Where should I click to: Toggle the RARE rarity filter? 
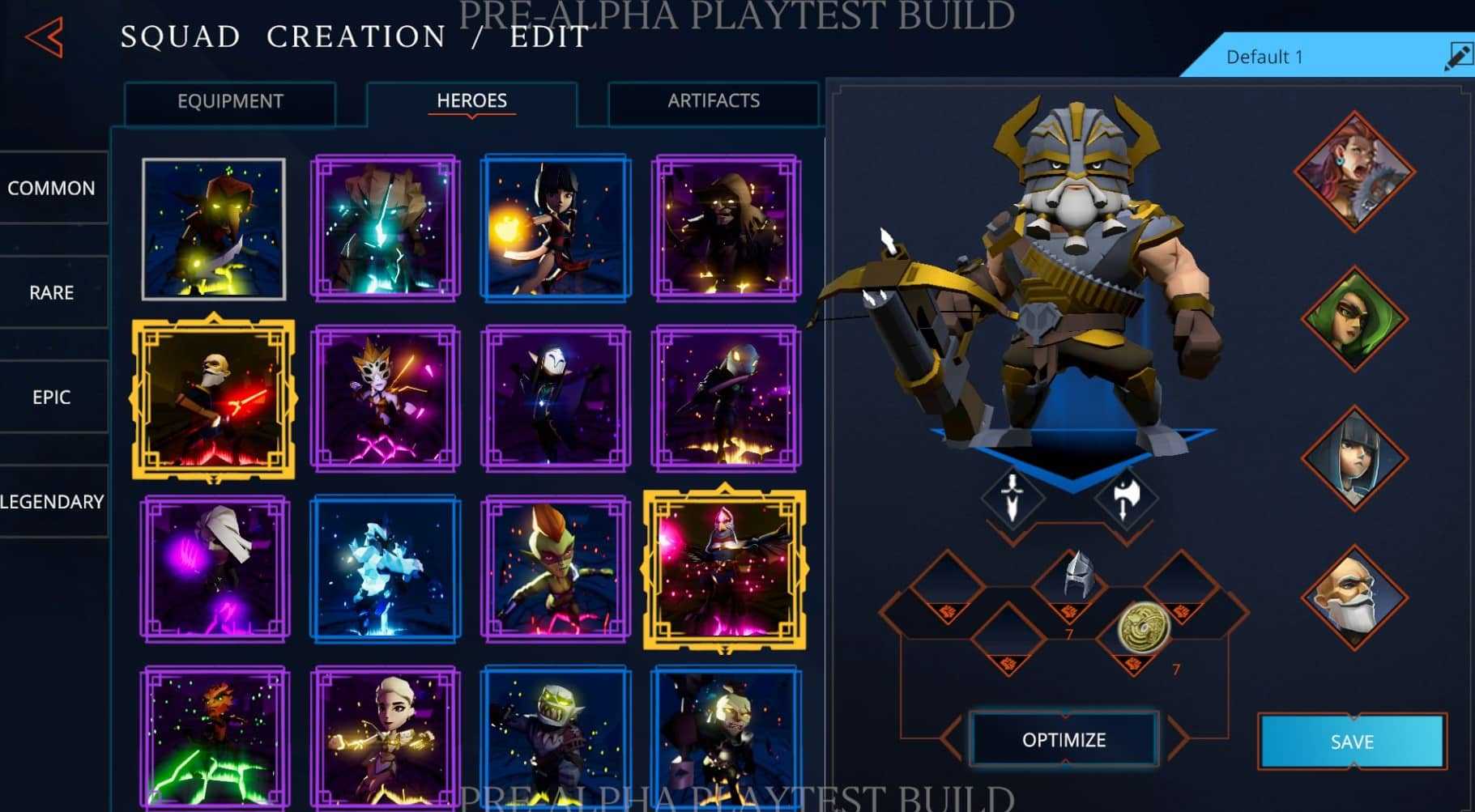coord(50,292)
